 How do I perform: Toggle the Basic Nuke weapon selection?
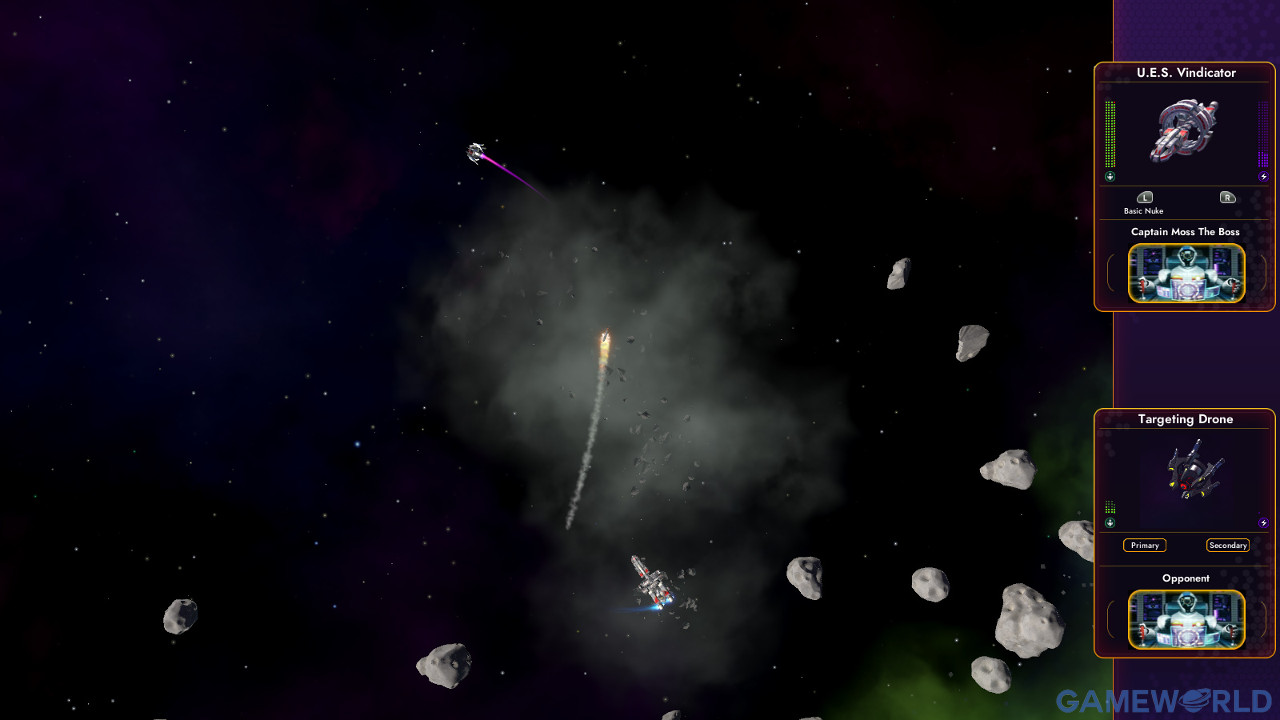[1145, 211]
